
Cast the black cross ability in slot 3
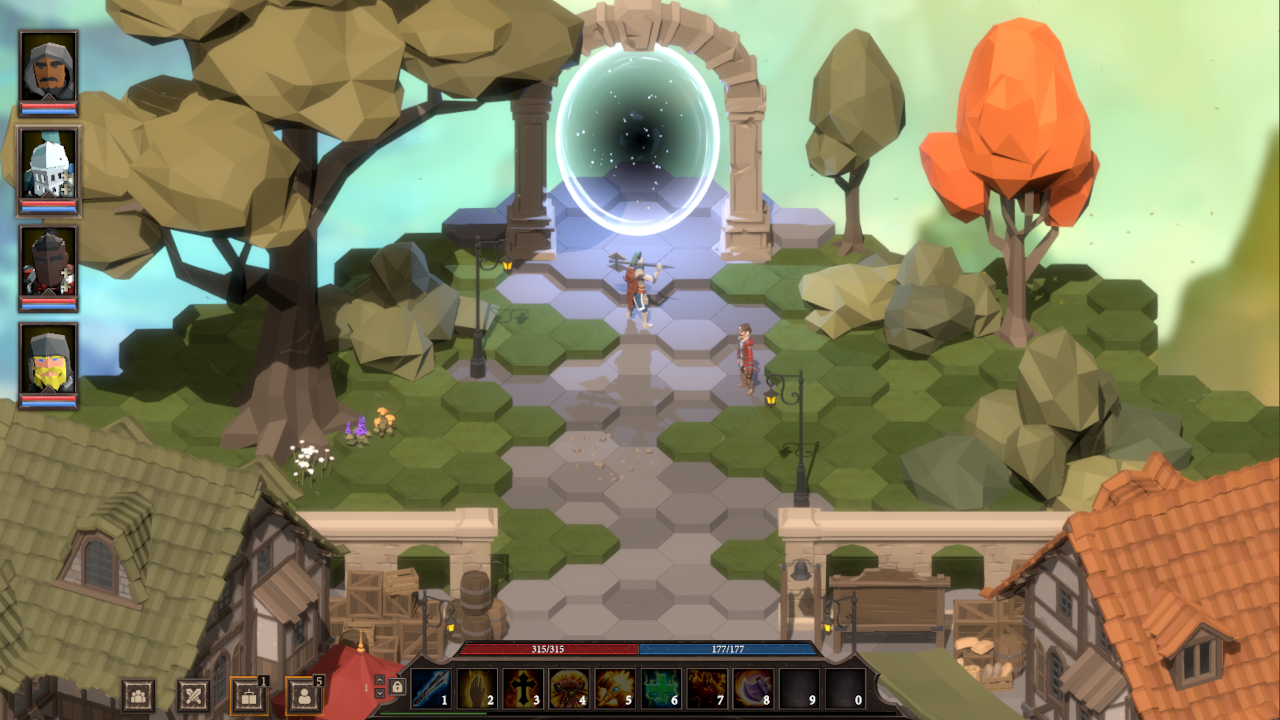(x=523, y=688)
